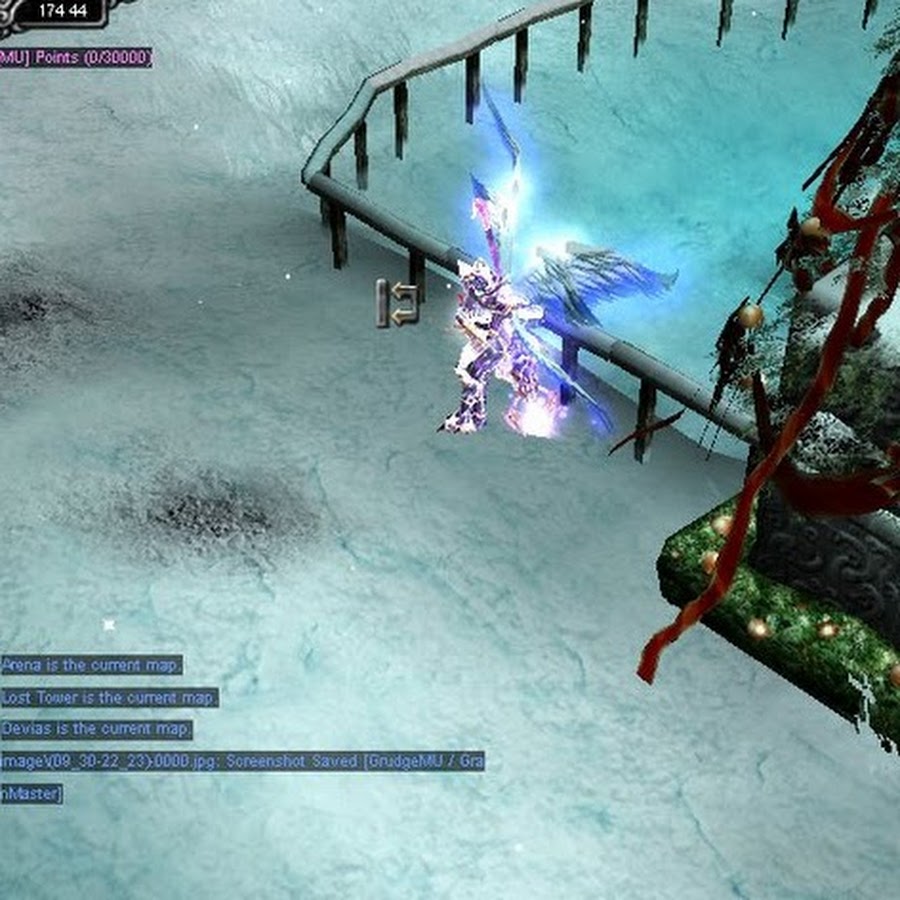The image size is (900, 900).
Task: Click the "Arena is the current map" chat message
Action: pyautogui.click(x=91, y=665)
